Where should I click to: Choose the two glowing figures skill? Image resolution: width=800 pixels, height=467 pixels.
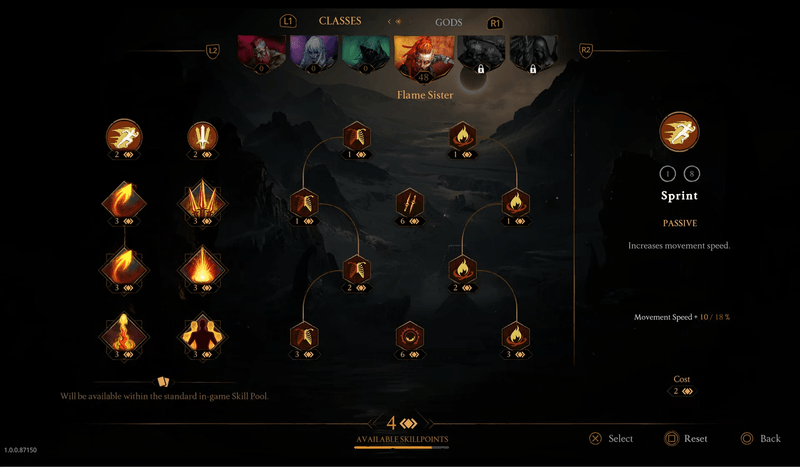203,334
